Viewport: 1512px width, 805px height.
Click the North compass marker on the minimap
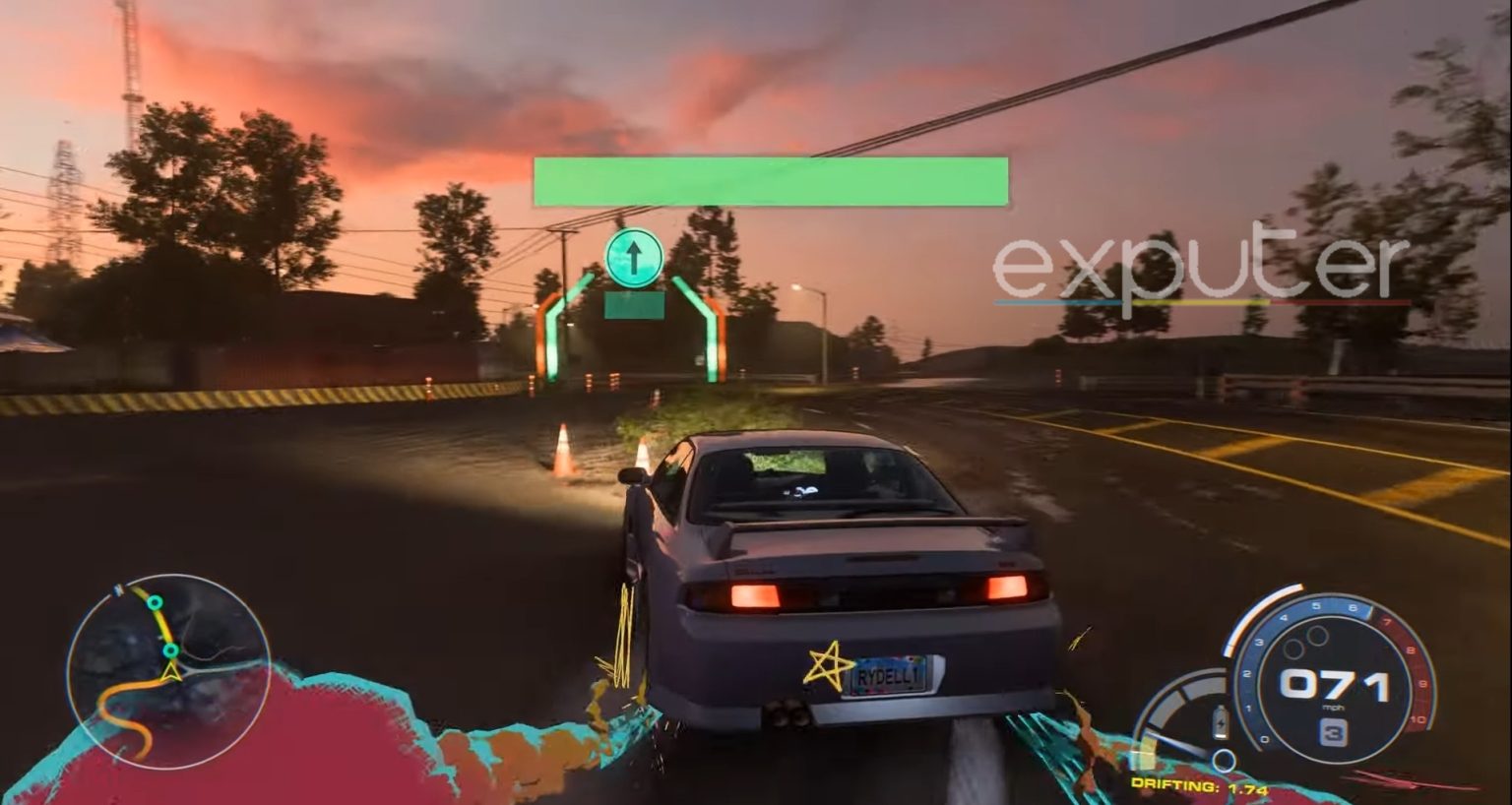tap(118, 588)
